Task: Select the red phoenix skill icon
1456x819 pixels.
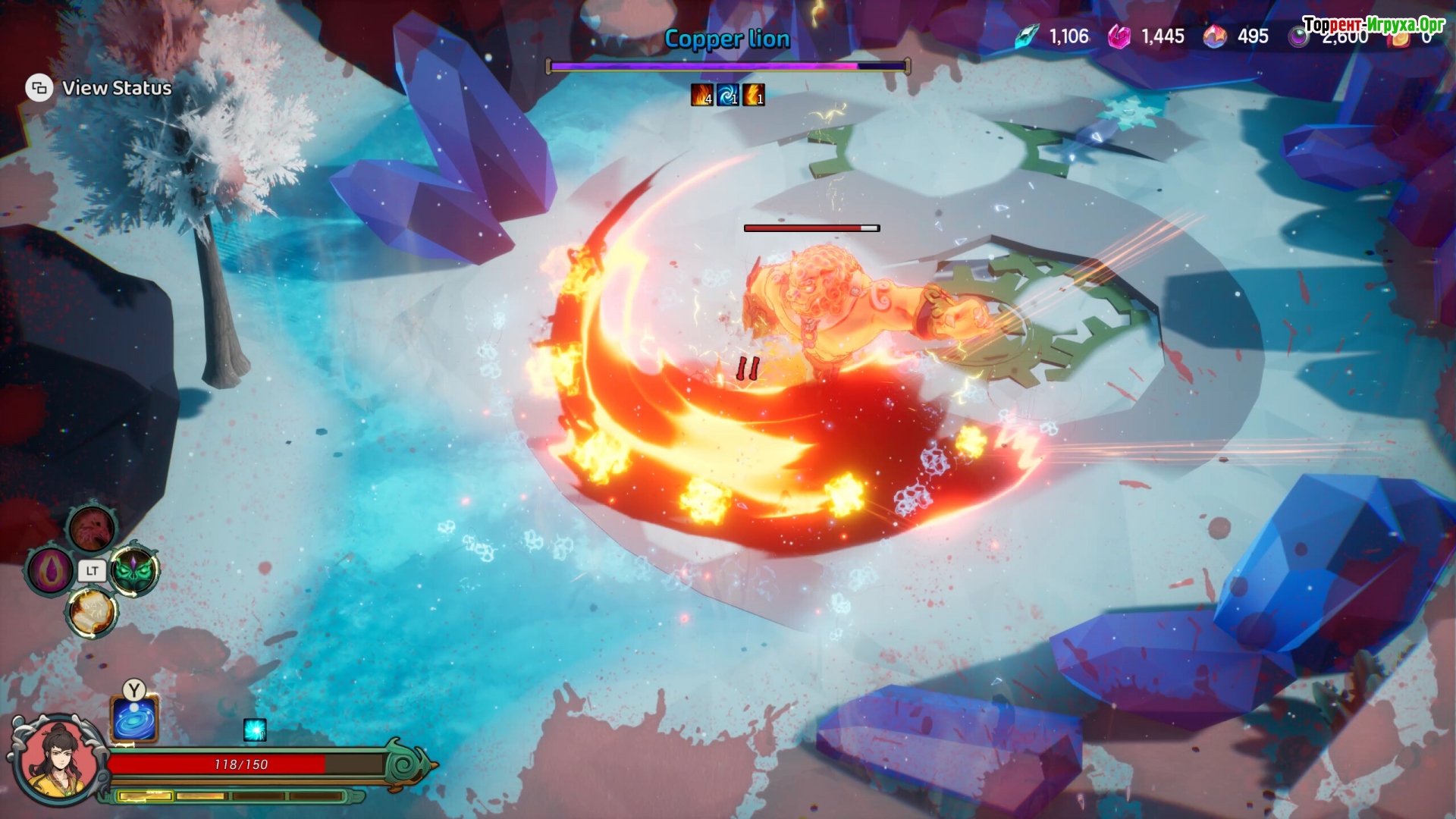Action: pyautogui.click(x=92, y=528)
